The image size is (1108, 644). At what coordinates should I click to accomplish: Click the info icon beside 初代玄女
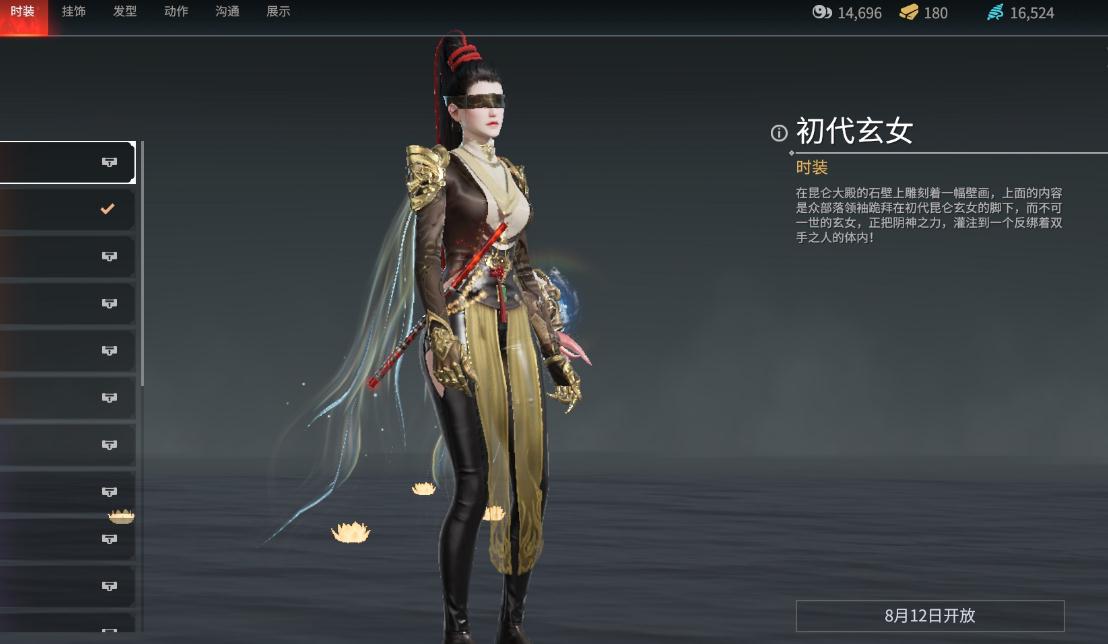pyautogui.click(x=779, y=133)
